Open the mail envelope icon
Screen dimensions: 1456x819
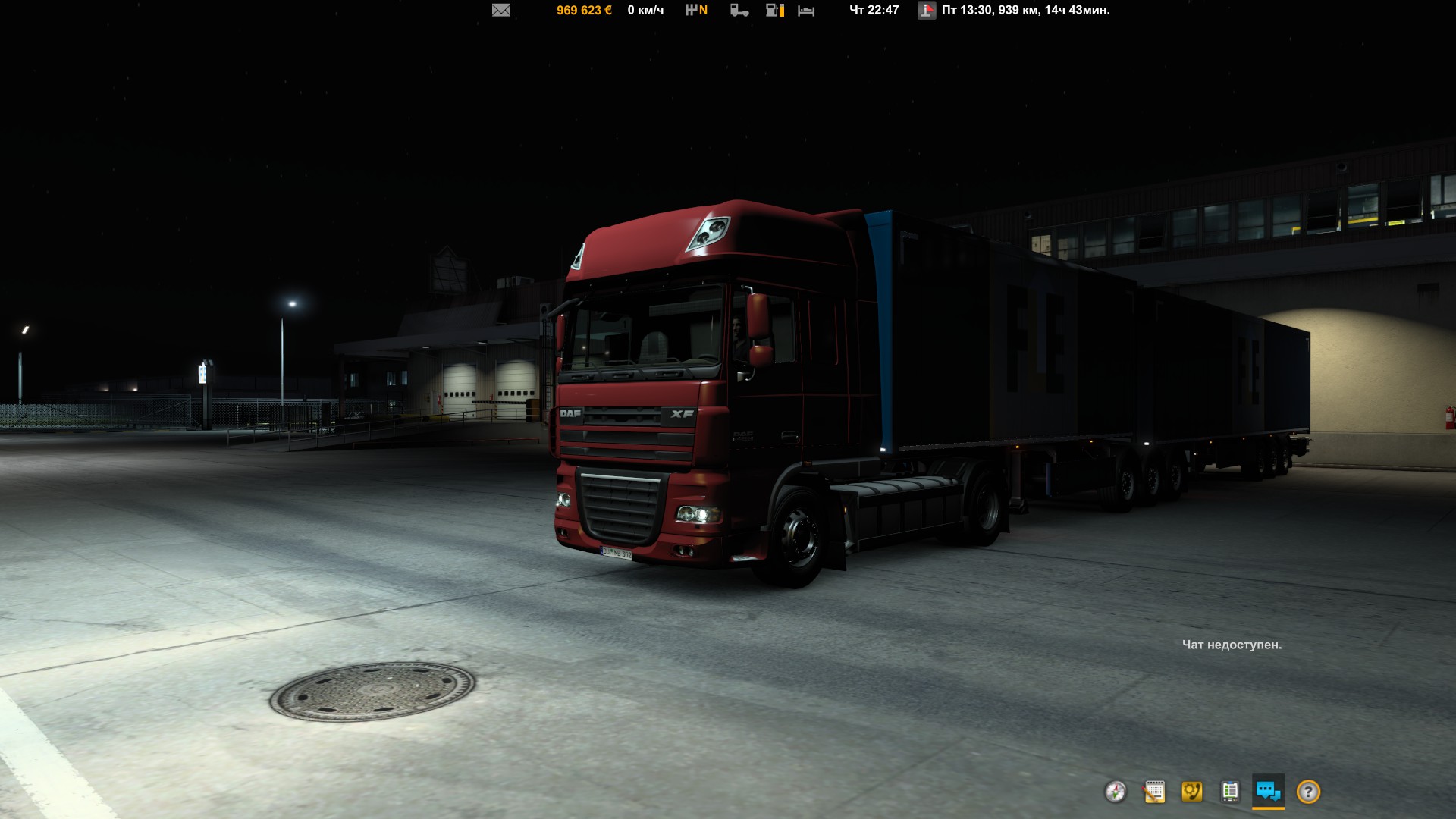(501, 10)
